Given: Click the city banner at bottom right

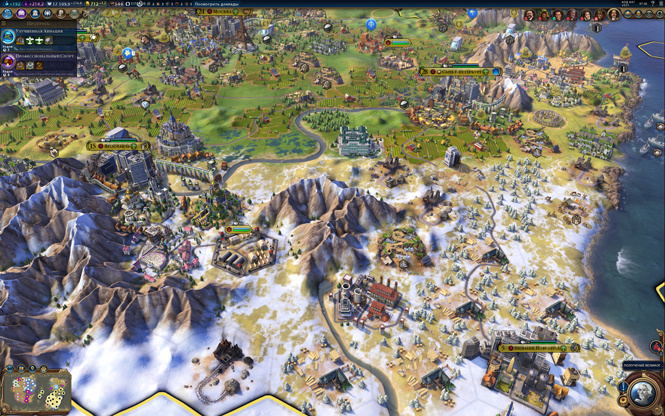Looking at the screenshot, I should (538, 348).
